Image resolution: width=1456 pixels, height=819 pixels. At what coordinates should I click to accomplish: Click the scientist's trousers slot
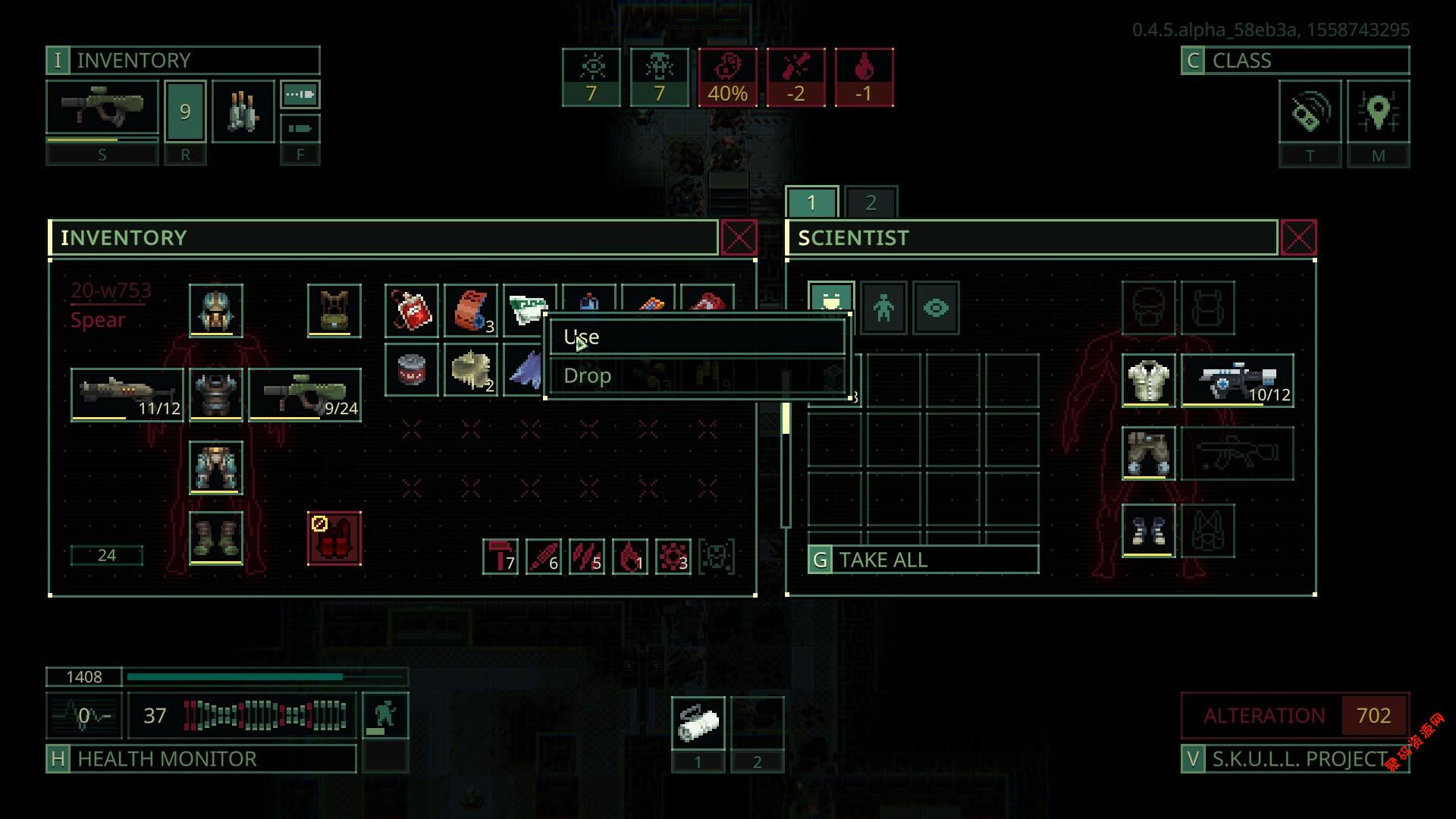pos(1148,453)
